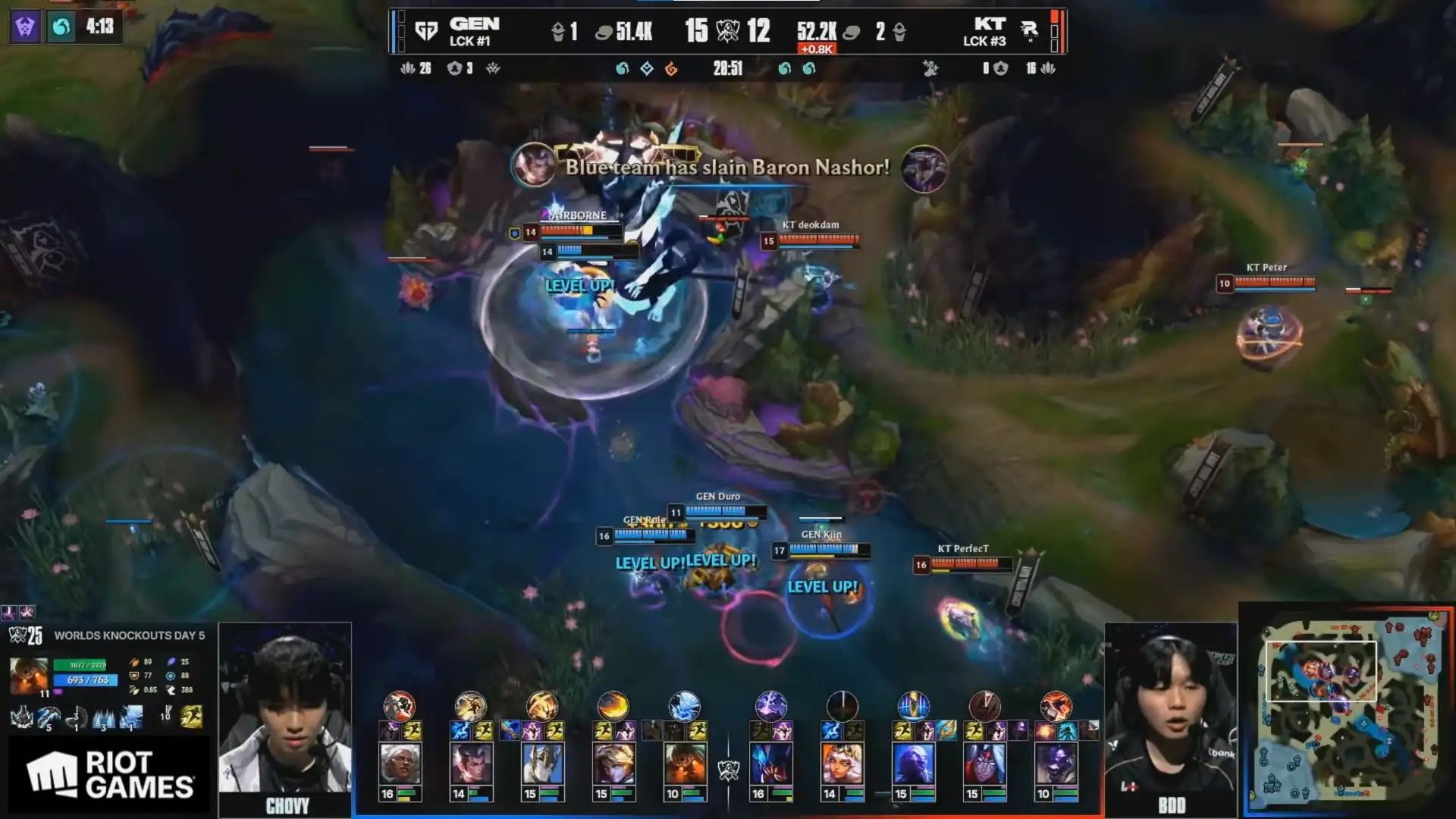Click the Flash spell in the selected-champion panel
Image resolution: width=1456 pixels, height=819 pixels.
pyautogui.click(x=191, y=717)
